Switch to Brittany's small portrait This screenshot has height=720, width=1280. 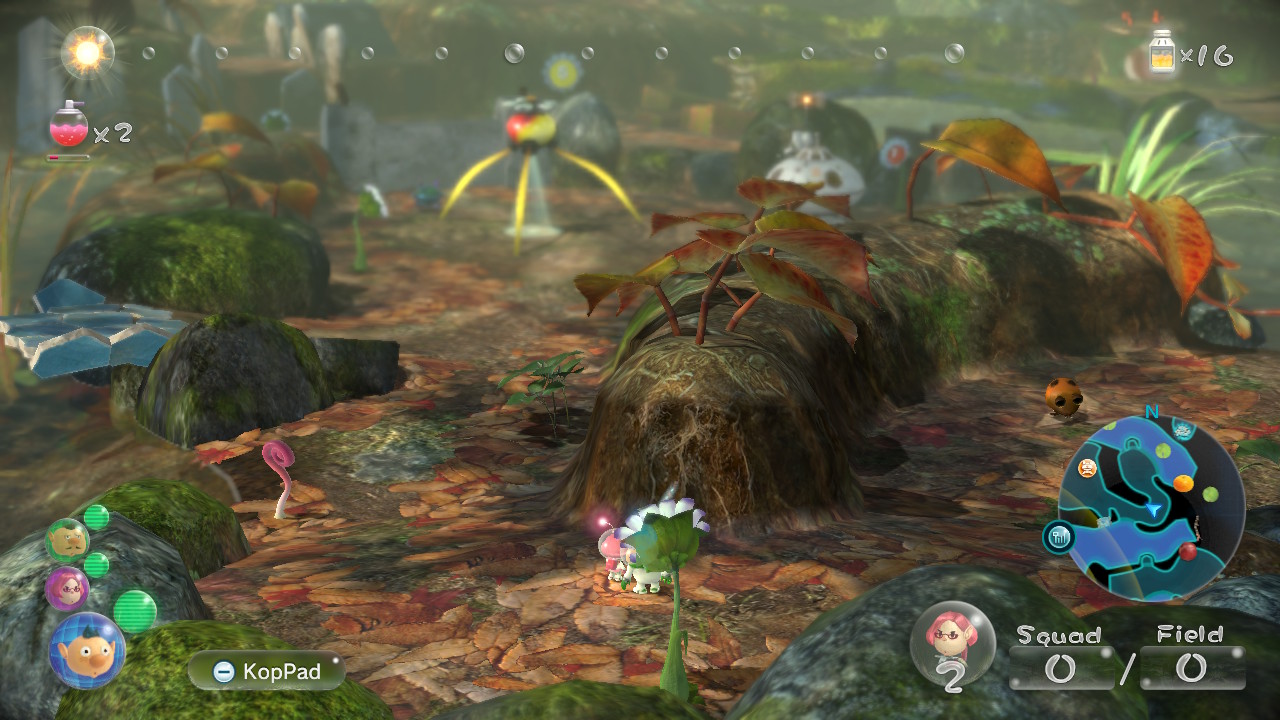pos(67,587)
